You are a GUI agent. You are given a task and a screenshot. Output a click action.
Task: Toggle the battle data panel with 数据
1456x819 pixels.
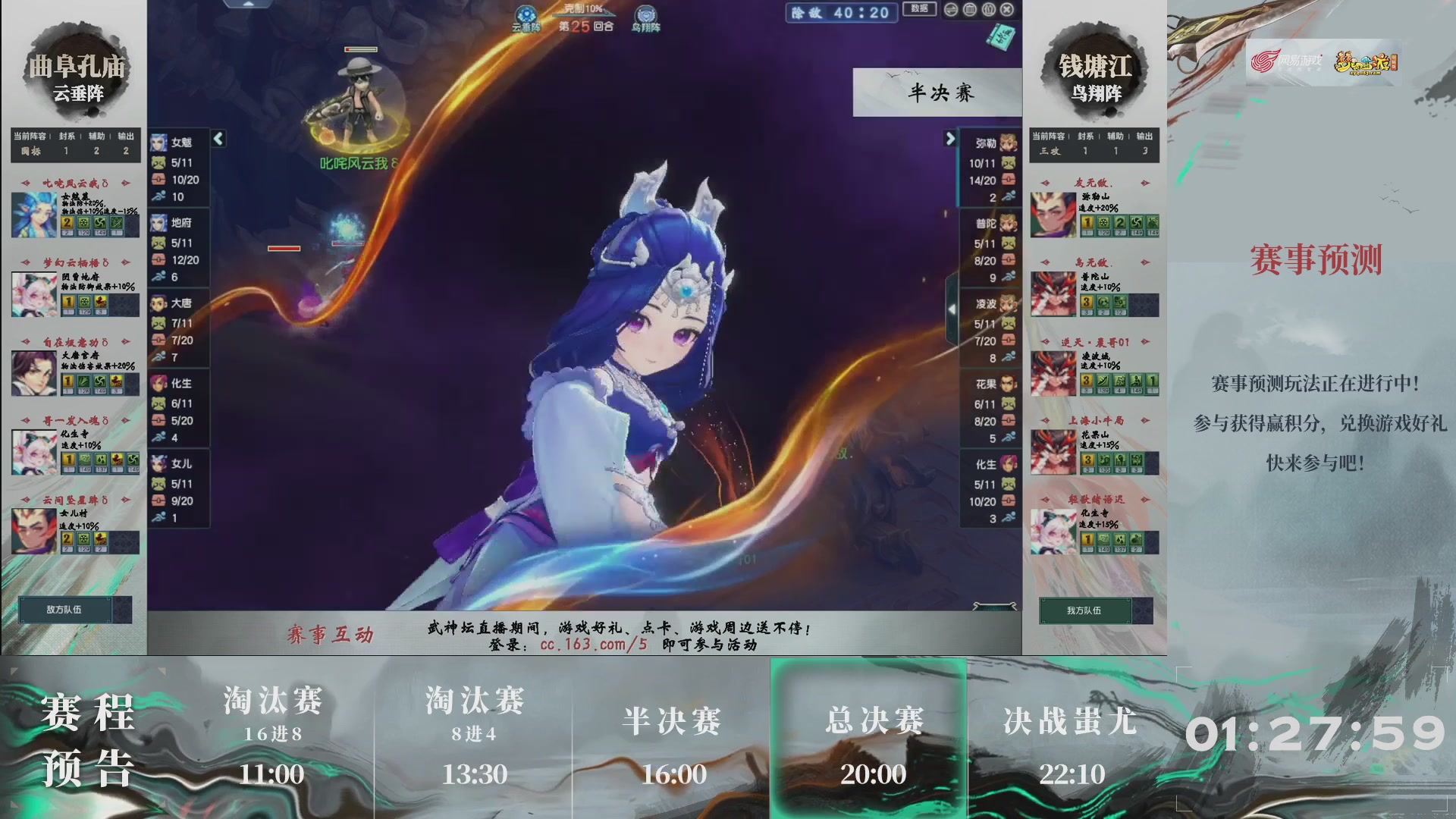pos(918,9)
